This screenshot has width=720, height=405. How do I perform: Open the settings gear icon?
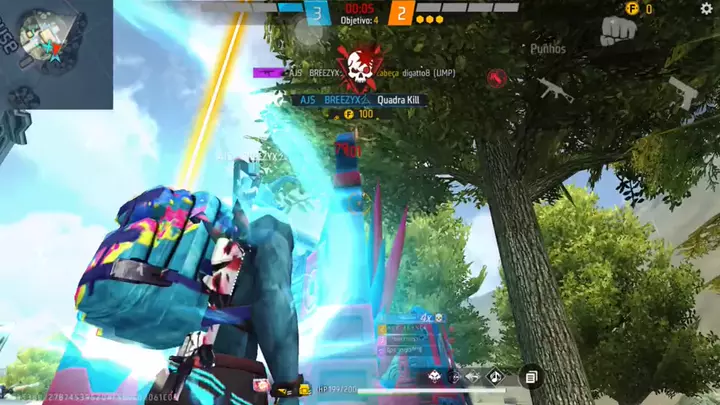(707, 9)
